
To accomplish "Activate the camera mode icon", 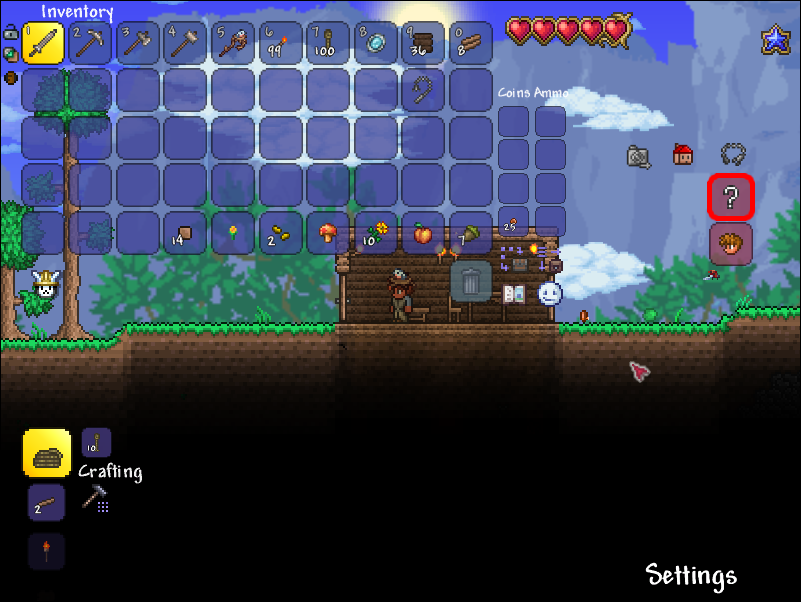I will point(639,156).
